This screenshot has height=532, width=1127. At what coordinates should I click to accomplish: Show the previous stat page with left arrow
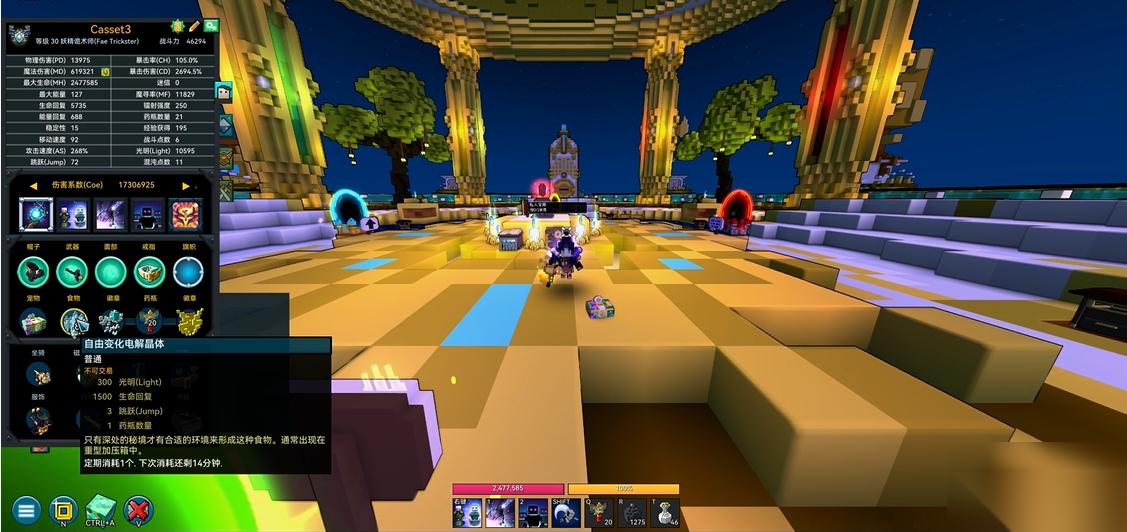(x=33, y=185)
